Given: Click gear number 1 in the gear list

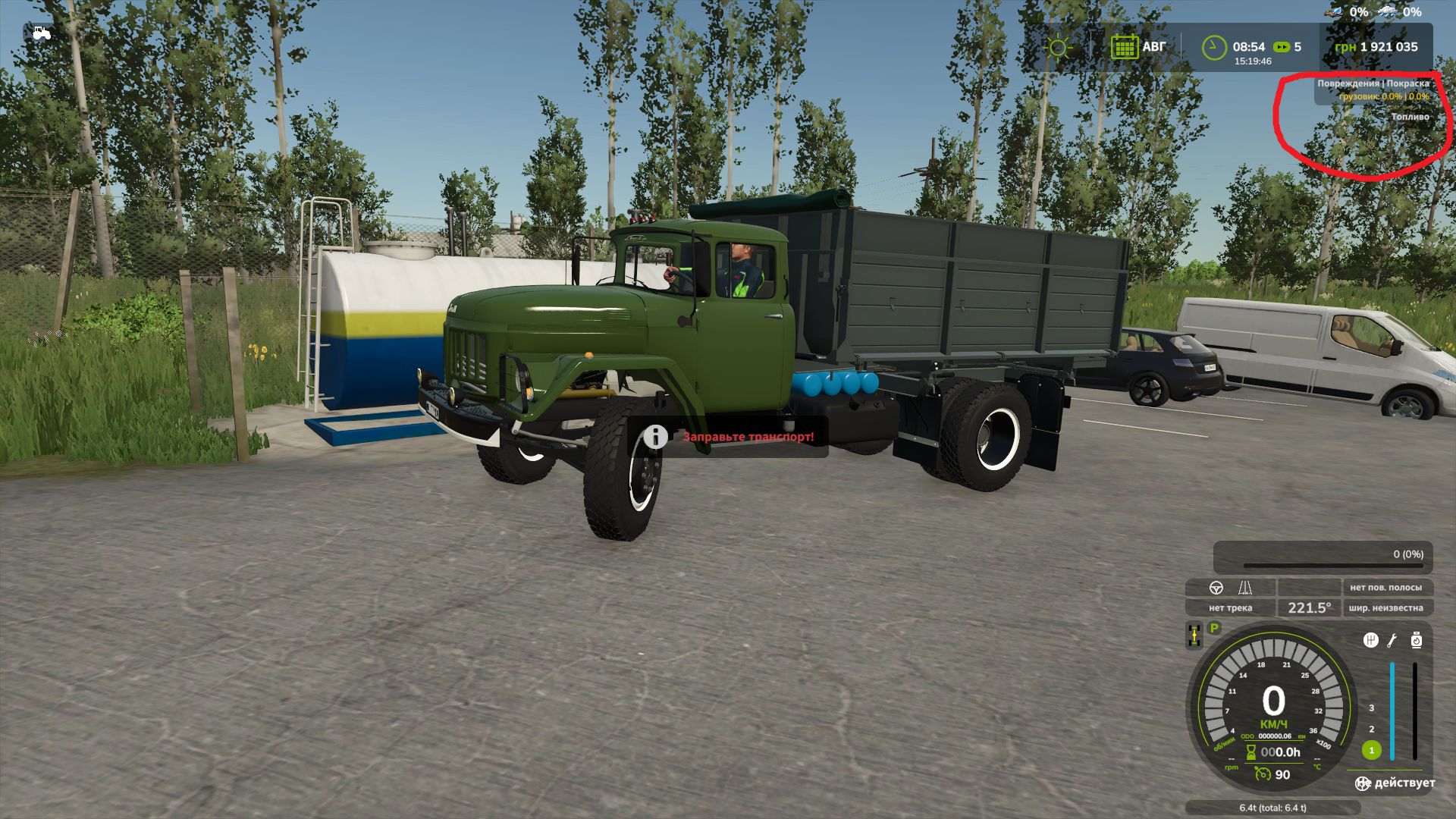Looking at the screenshot, I should point(1372,751).
